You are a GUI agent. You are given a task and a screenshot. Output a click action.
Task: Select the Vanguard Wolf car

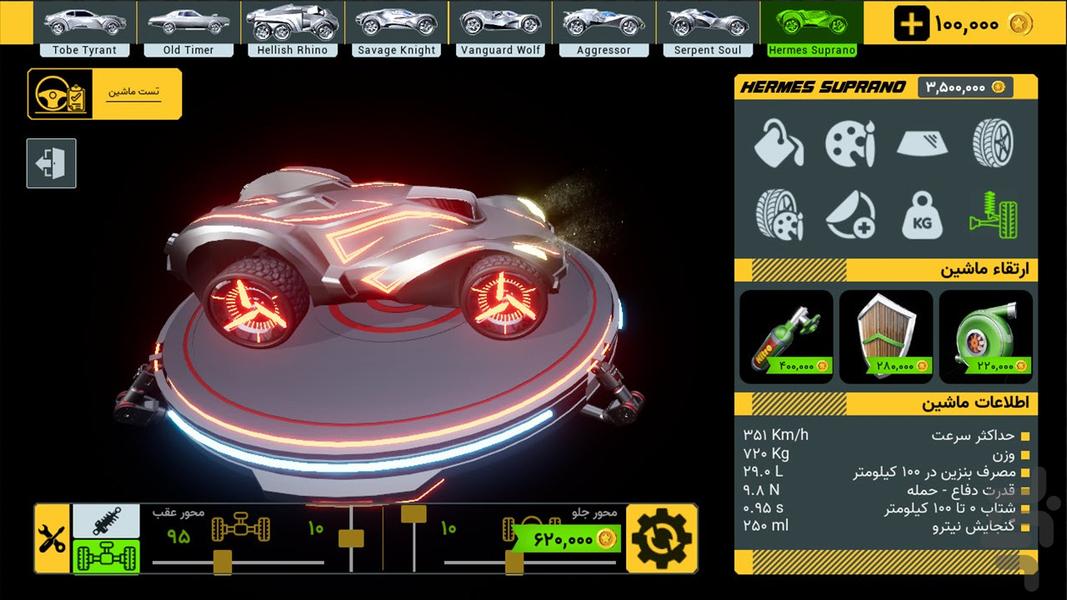(x=500, y=26)
